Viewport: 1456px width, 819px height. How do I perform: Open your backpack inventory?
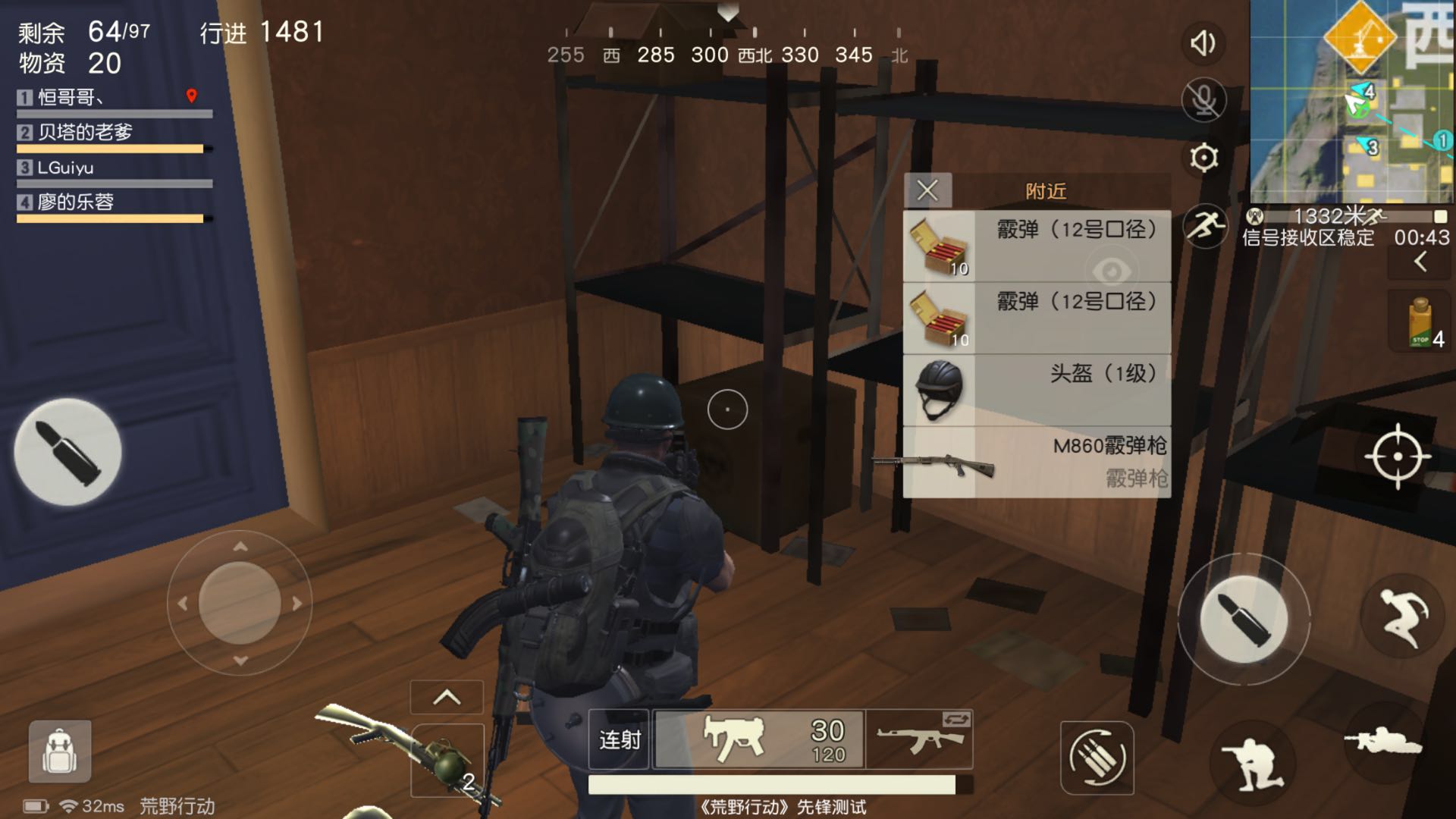[x=59, y=751]
